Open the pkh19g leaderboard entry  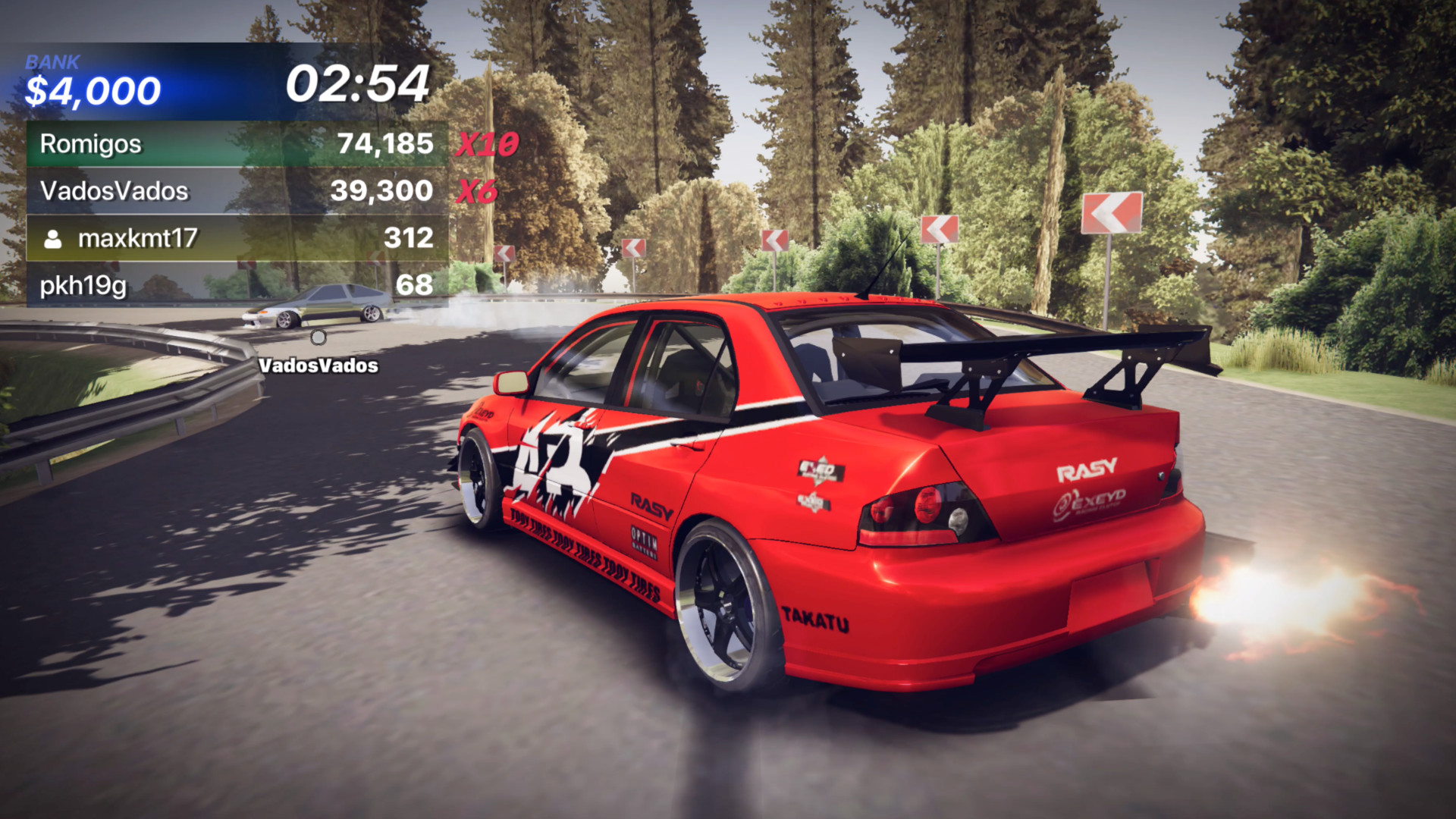click(x=227, y=287)
